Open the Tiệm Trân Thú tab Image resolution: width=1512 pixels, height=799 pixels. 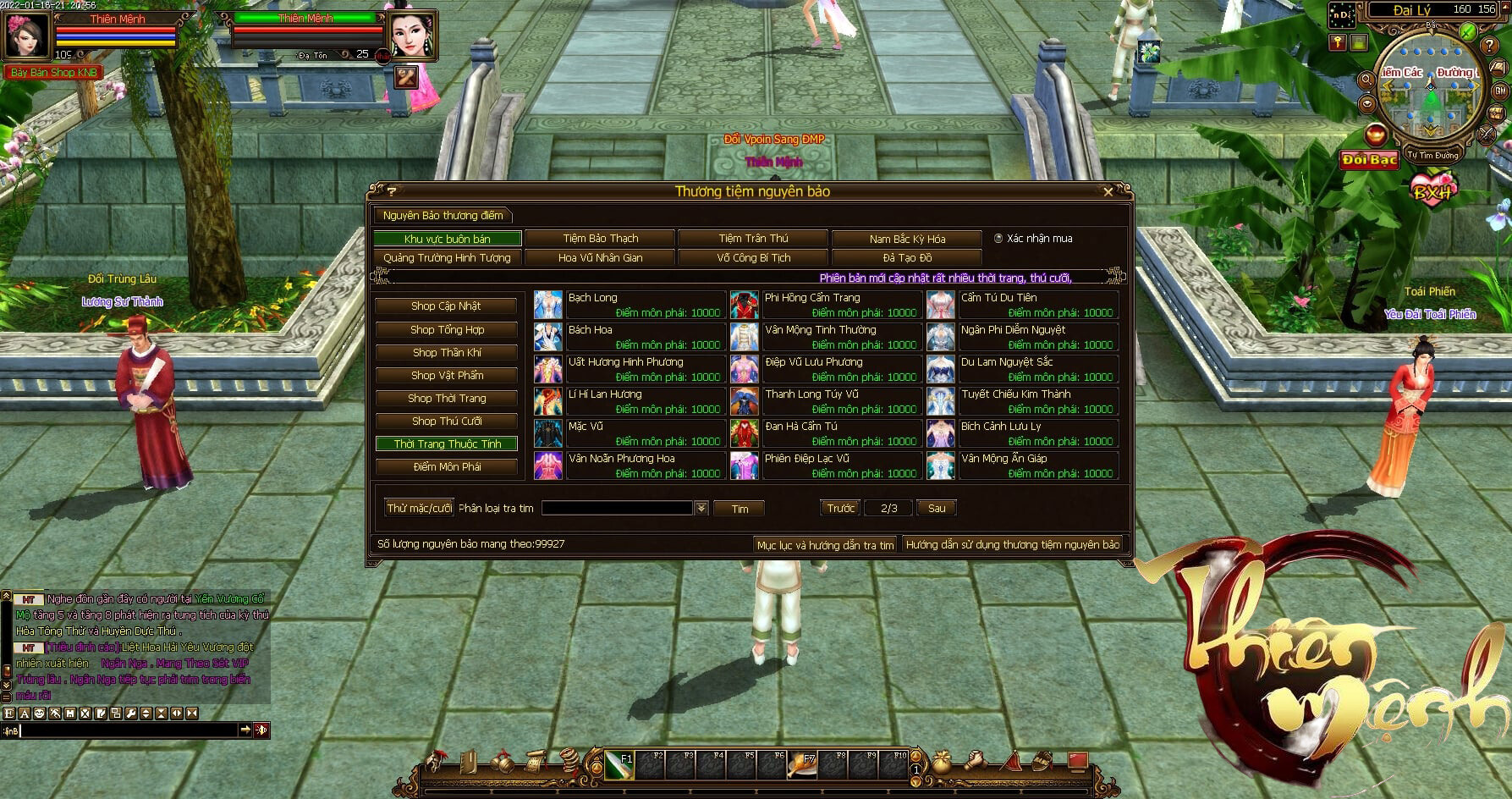753,239
